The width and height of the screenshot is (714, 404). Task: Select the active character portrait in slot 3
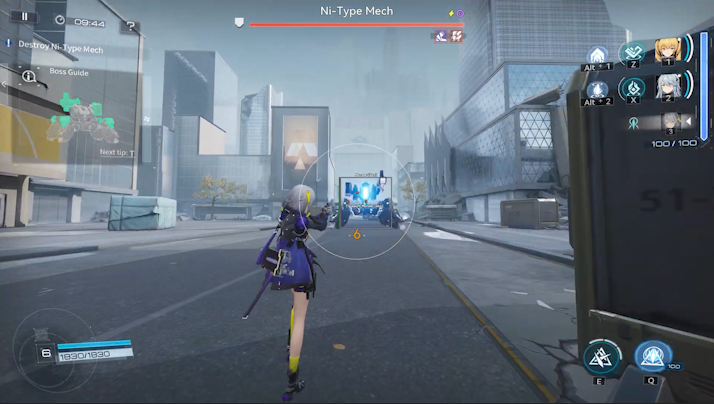(670, 122)
